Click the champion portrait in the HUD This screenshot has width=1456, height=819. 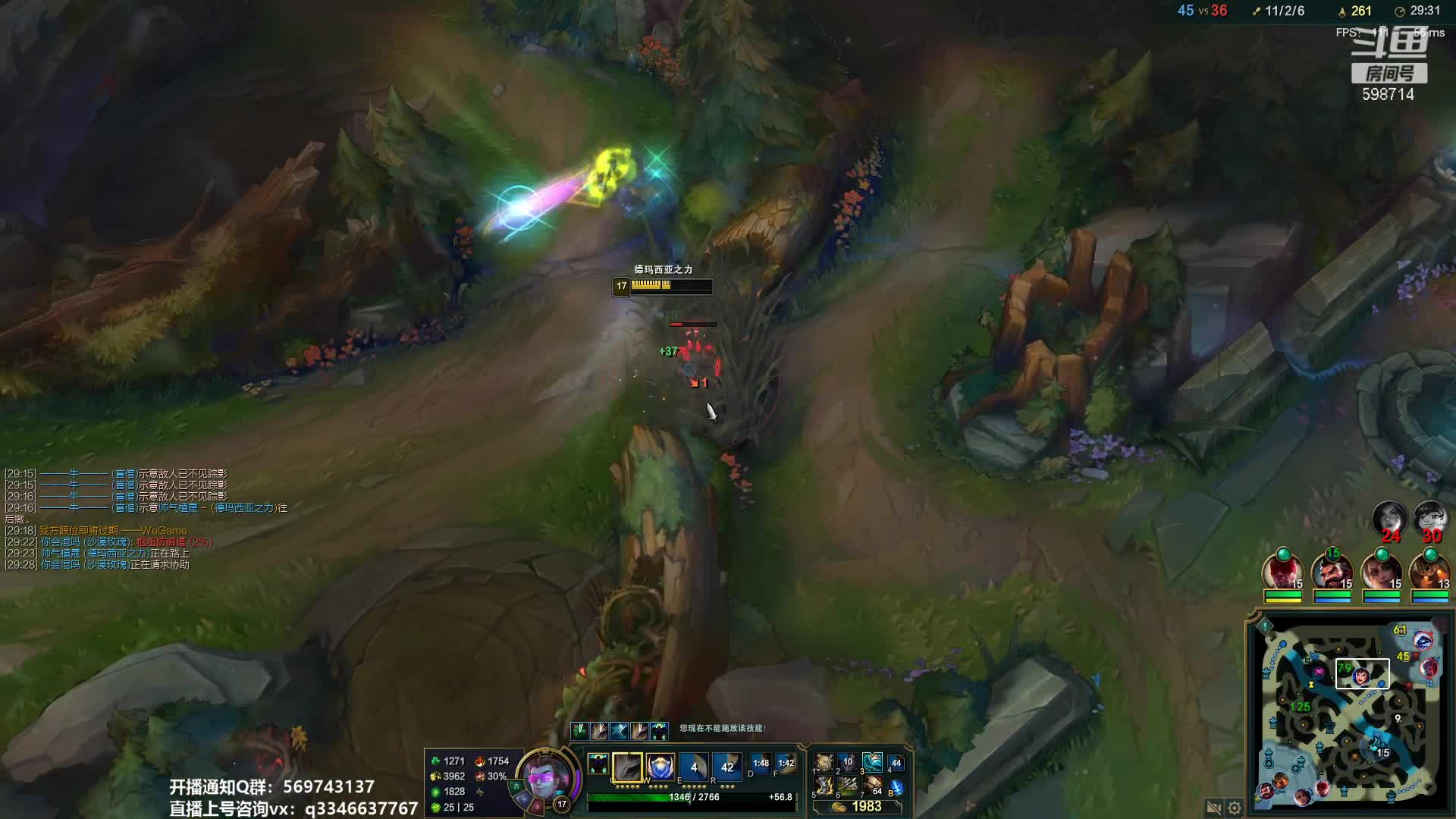pyautogui.click(x=544, y=777)
